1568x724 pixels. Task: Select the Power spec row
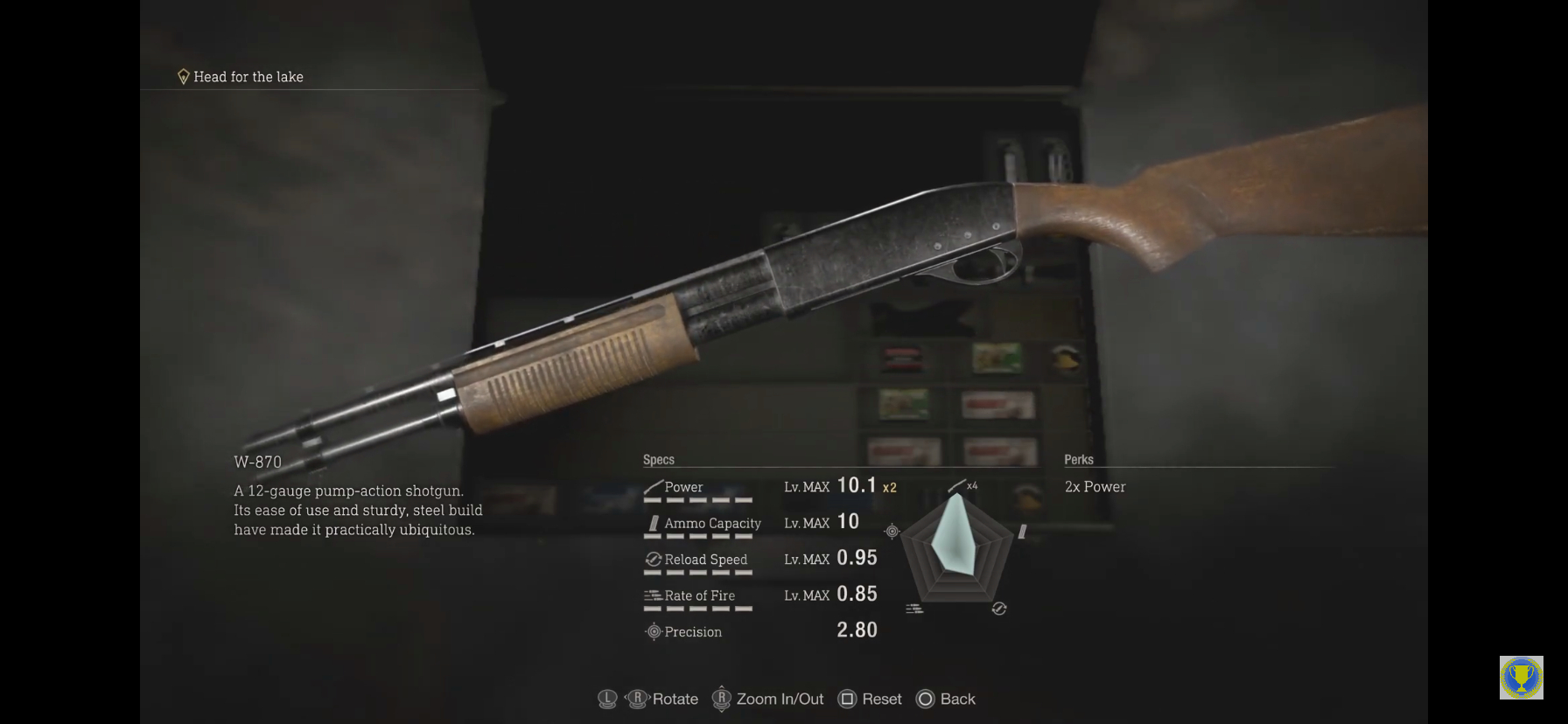coord(683,487)
